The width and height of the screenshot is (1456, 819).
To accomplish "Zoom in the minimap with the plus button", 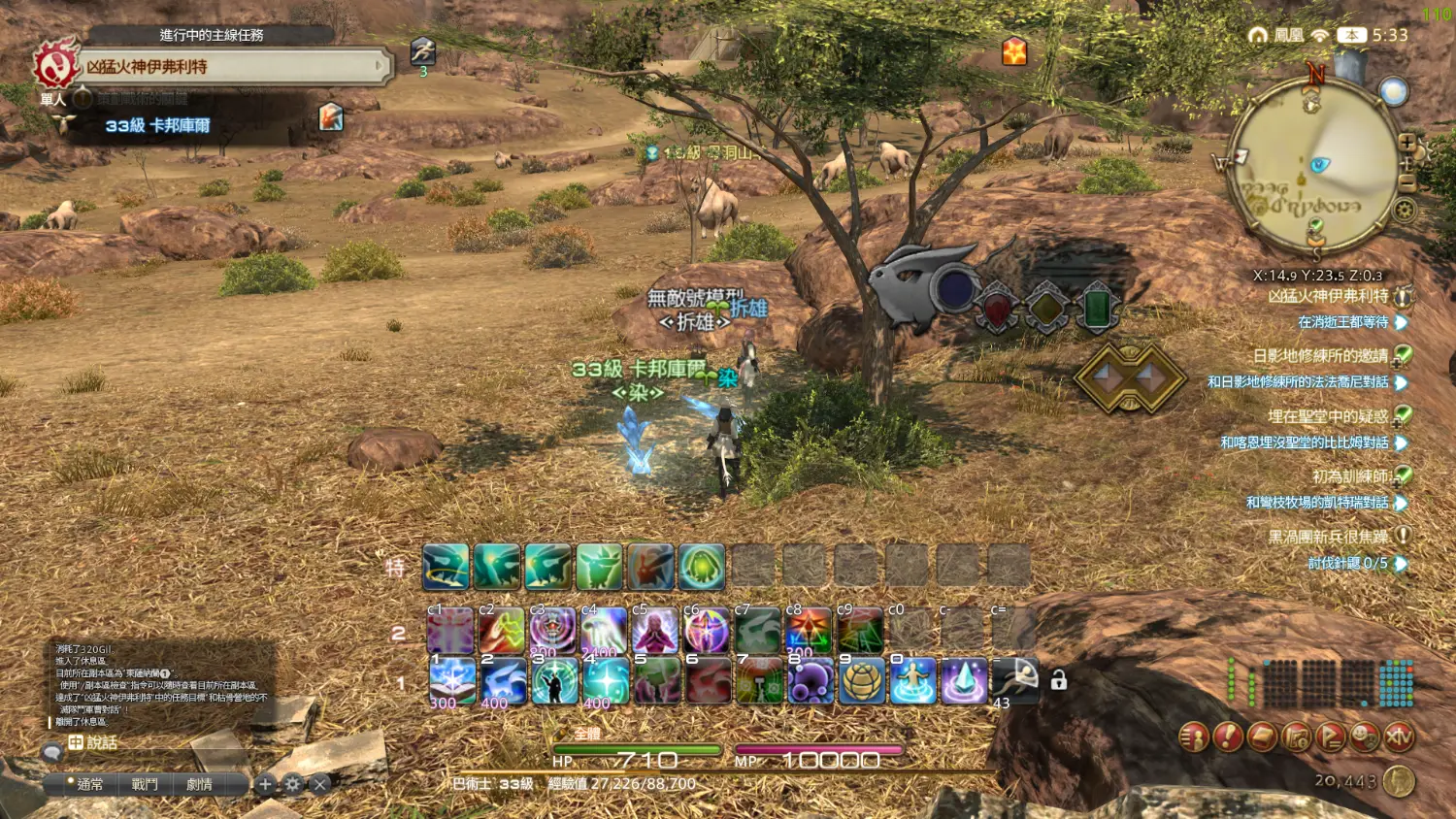I will click(1406, 143).
